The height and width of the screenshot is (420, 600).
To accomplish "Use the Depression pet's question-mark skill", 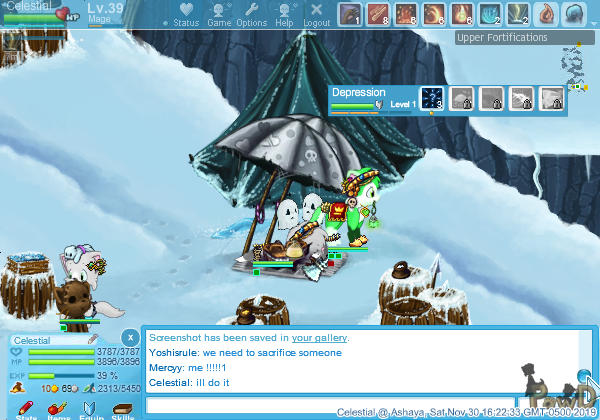I will coord(431,98).
